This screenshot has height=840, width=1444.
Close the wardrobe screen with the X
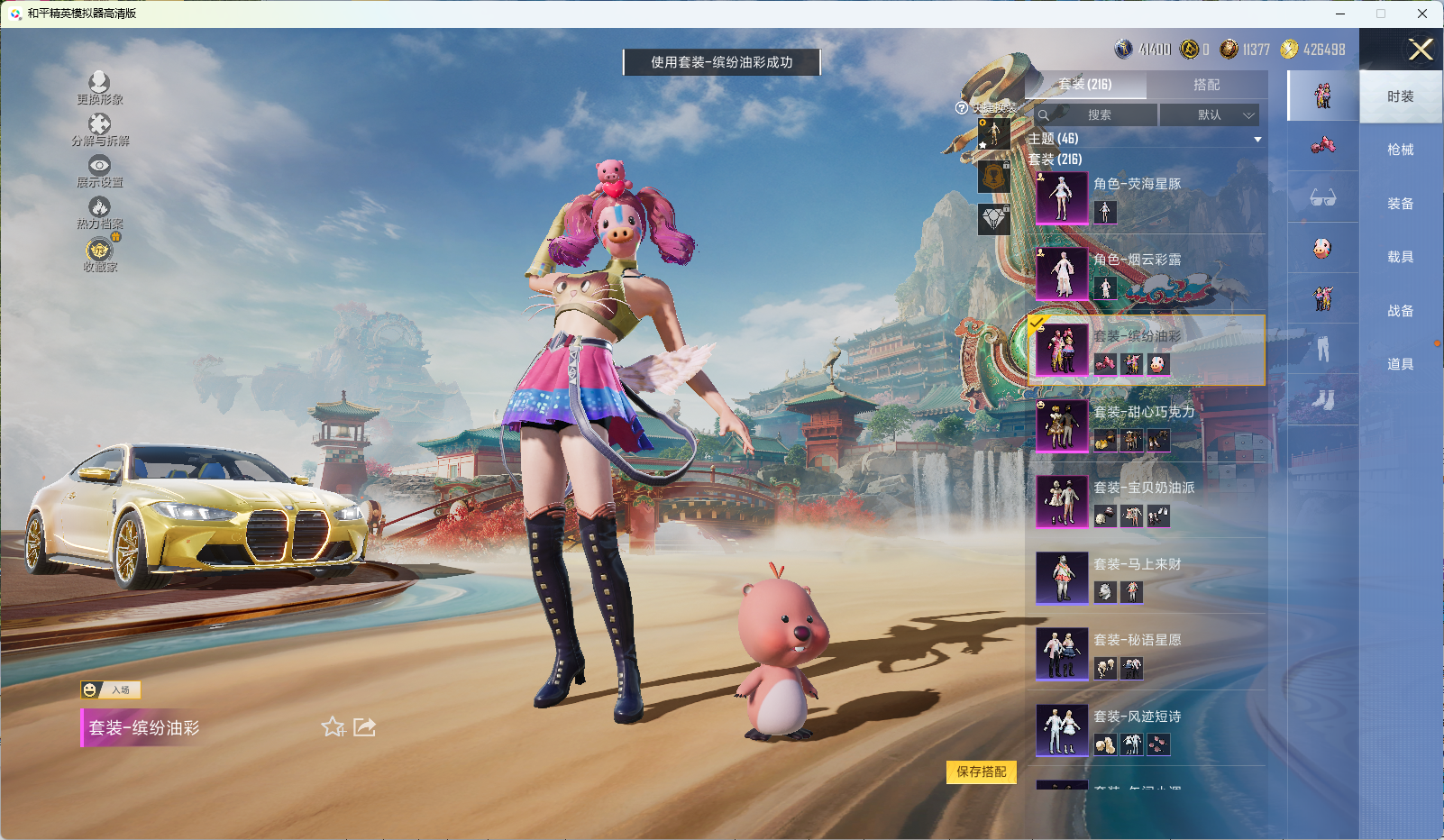(1421, 50)
